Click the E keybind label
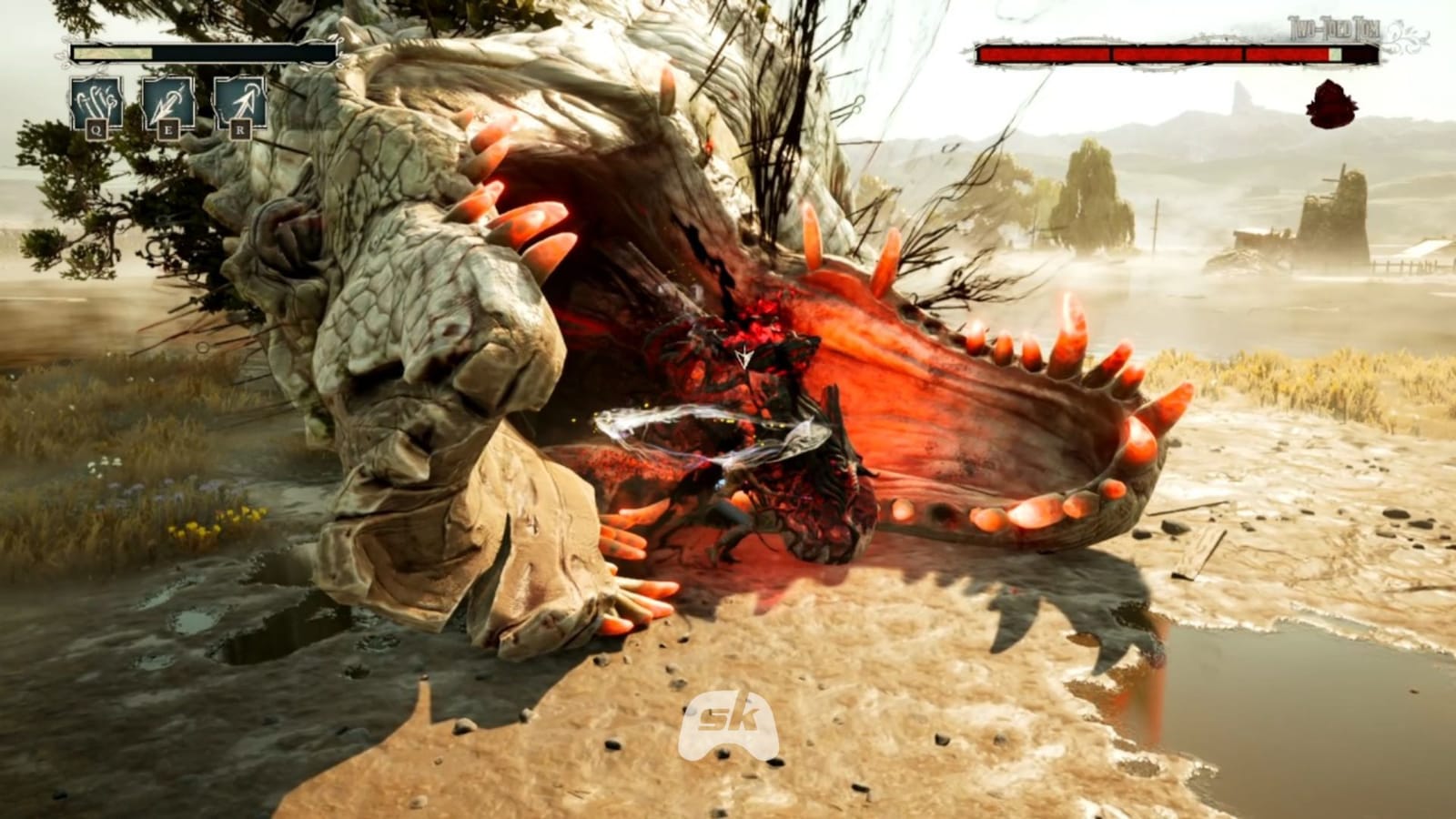This screenshot has height=819, width=1456. coord(169,129)
